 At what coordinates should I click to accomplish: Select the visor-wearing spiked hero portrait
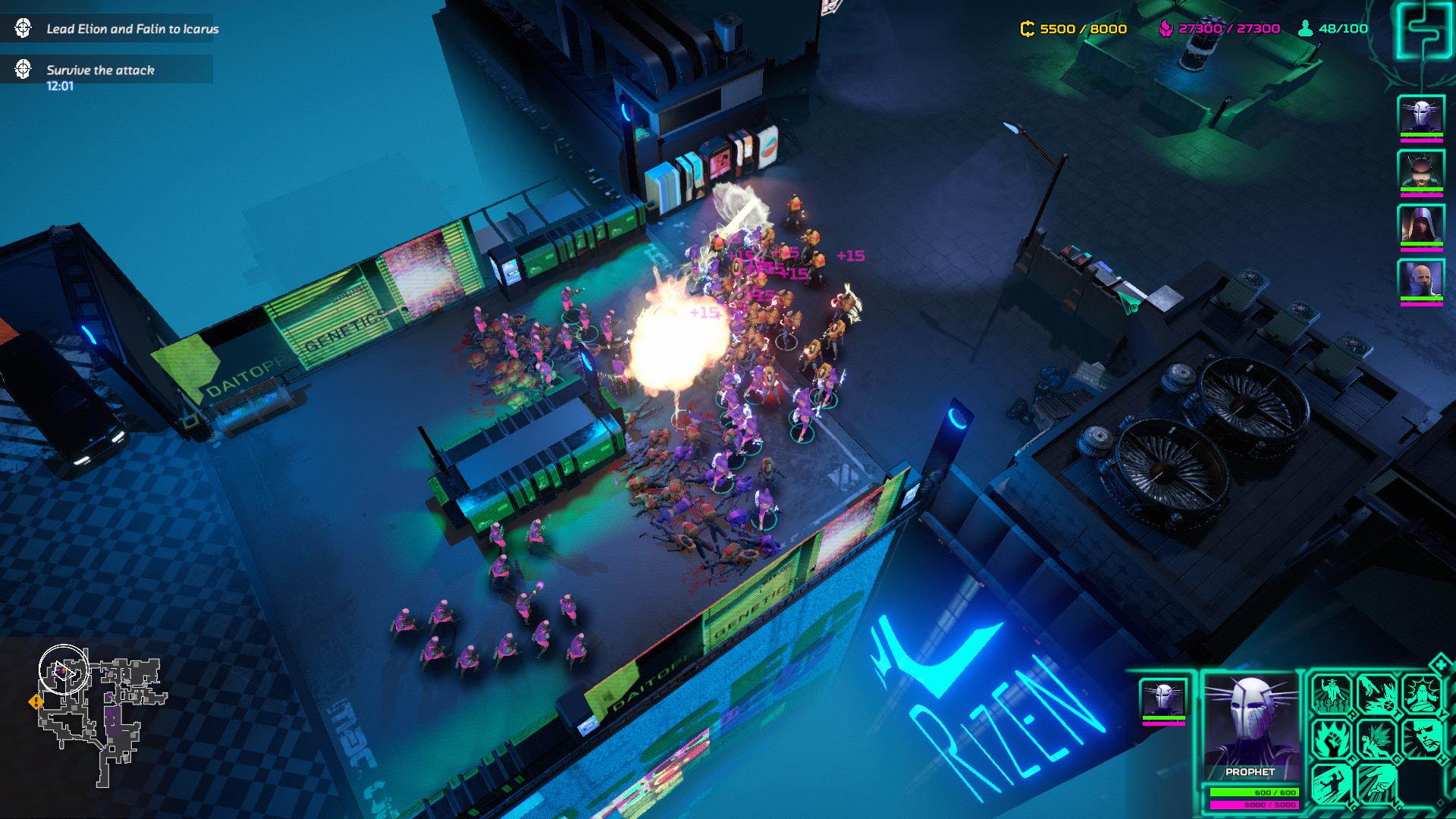(x=1420, y=171)
